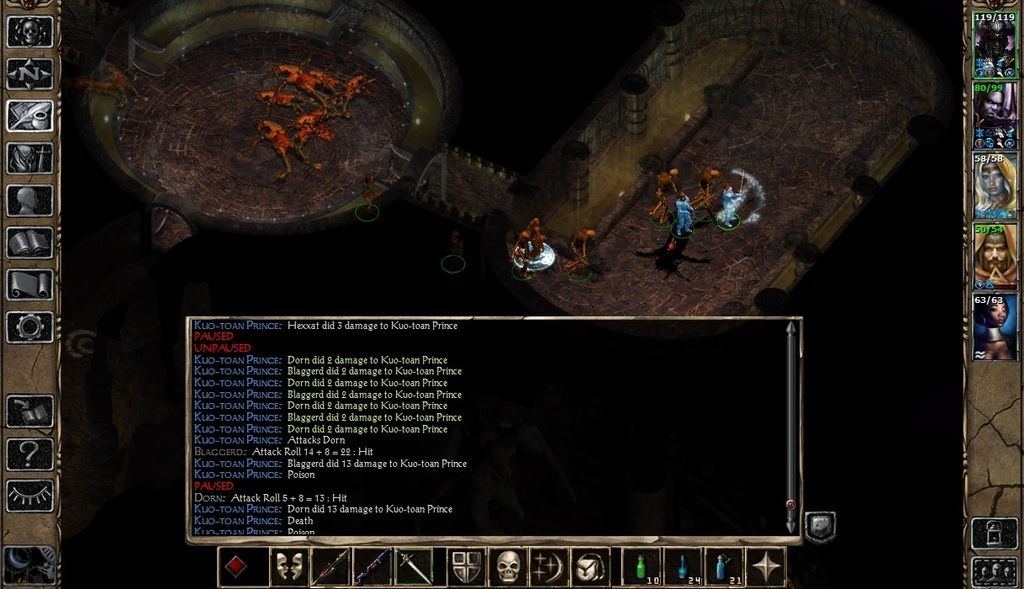Select the bearded character portrait with 50/54 HP

coord(994,258)
